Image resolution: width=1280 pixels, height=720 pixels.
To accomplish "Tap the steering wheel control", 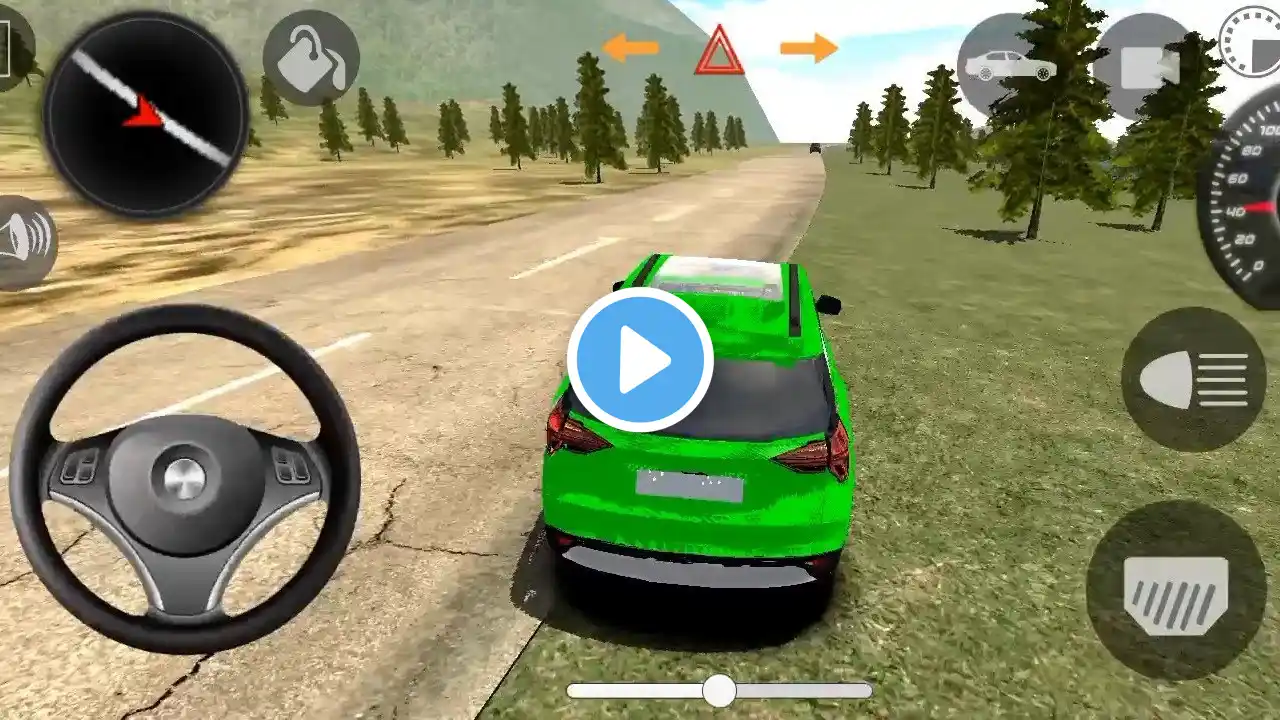I will pos(185,477).
